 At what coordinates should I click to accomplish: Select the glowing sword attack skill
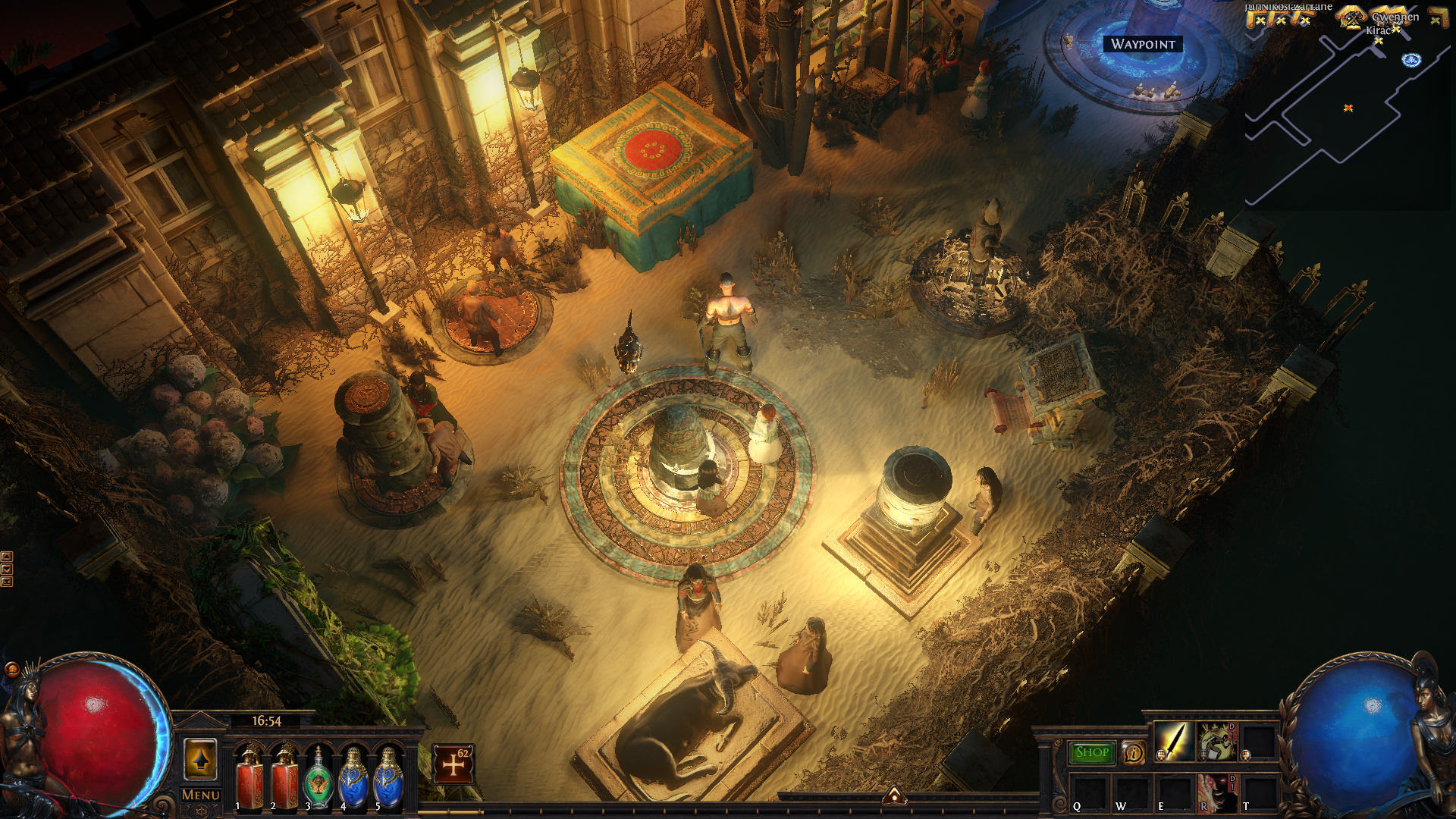[1173, 742]
